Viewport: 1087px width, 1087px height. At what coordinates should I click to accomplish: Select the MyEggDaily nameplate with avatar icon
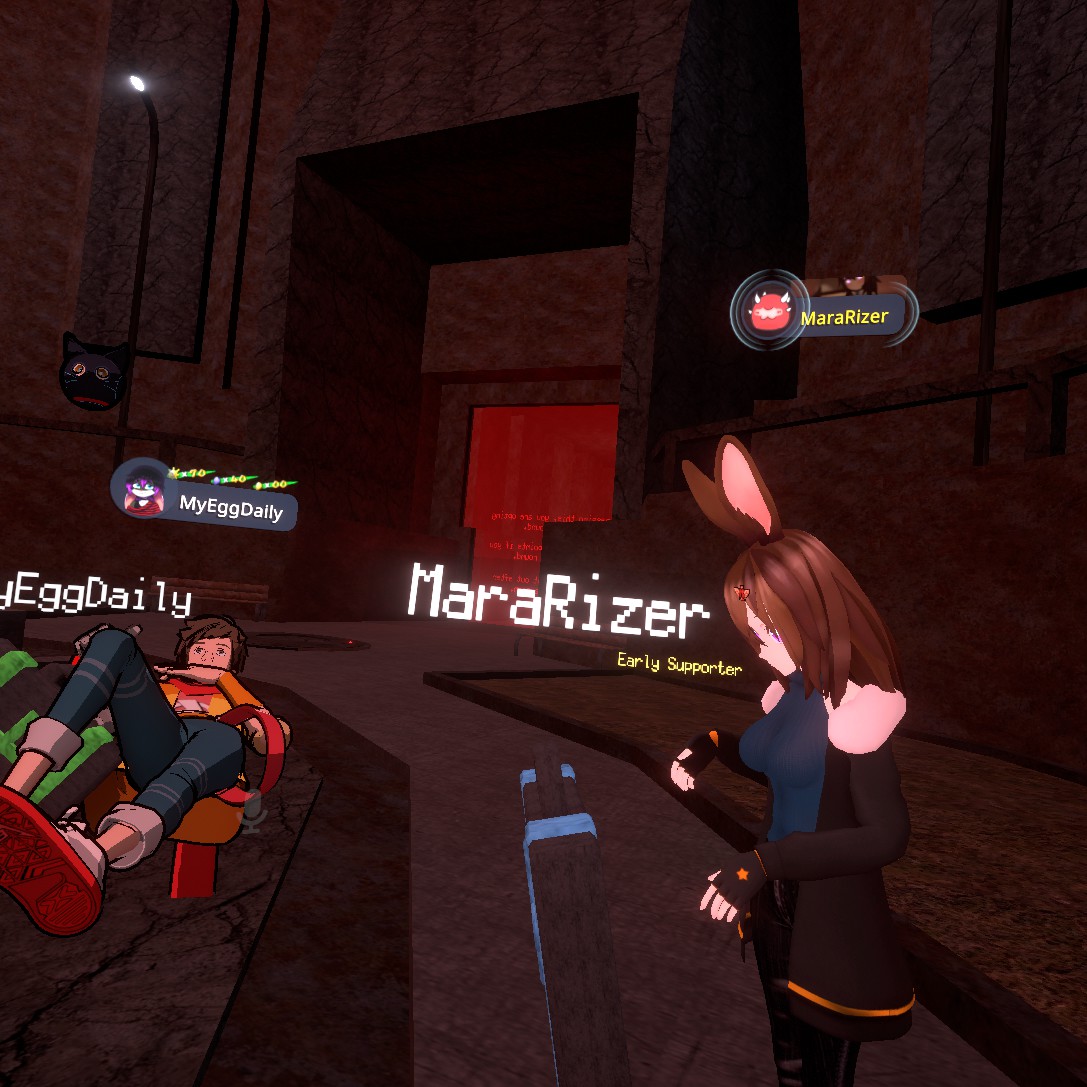point(207,499)
